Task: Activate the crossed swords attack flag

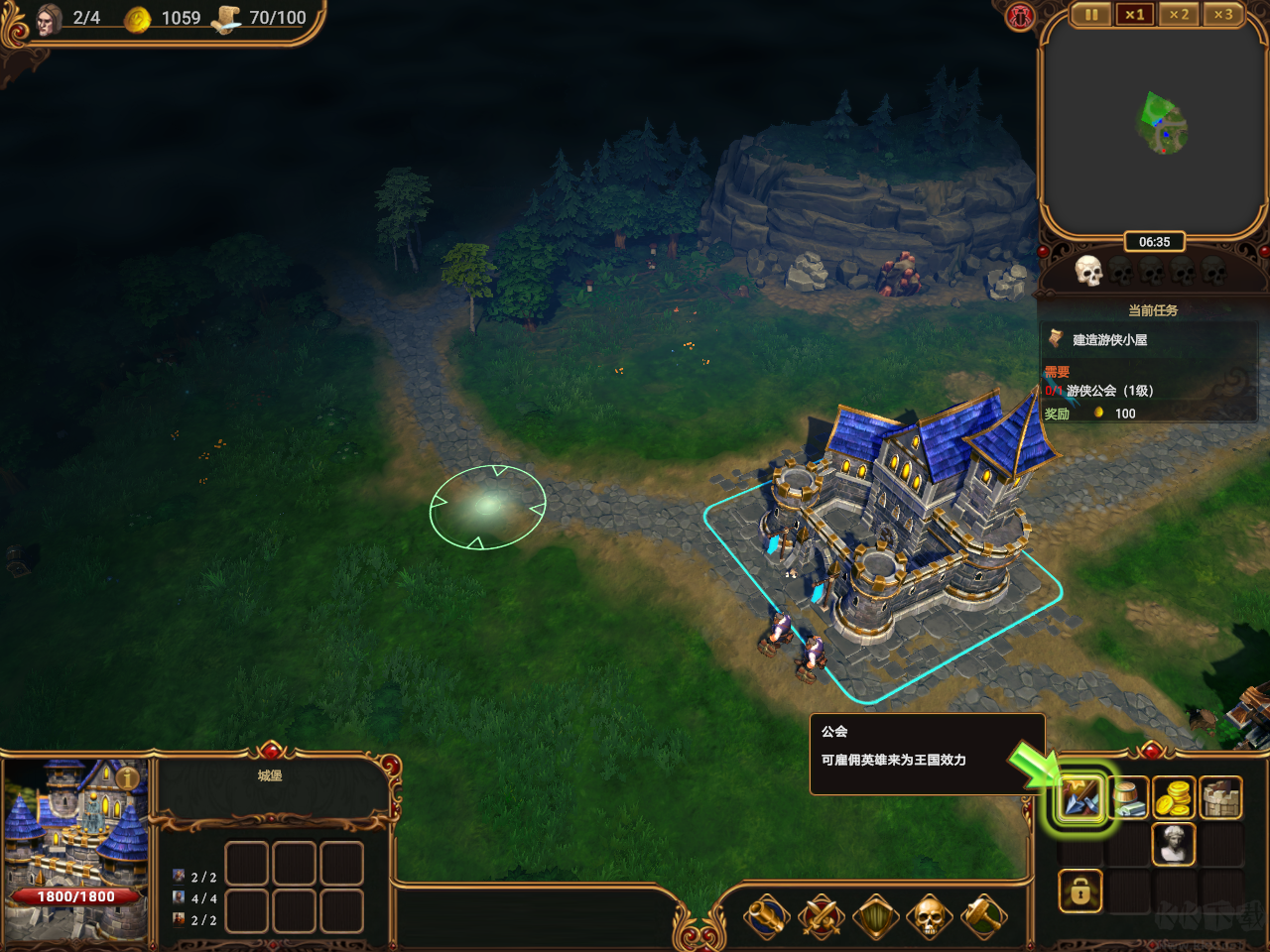Action: pyautogui.click(x=822, y=917)
